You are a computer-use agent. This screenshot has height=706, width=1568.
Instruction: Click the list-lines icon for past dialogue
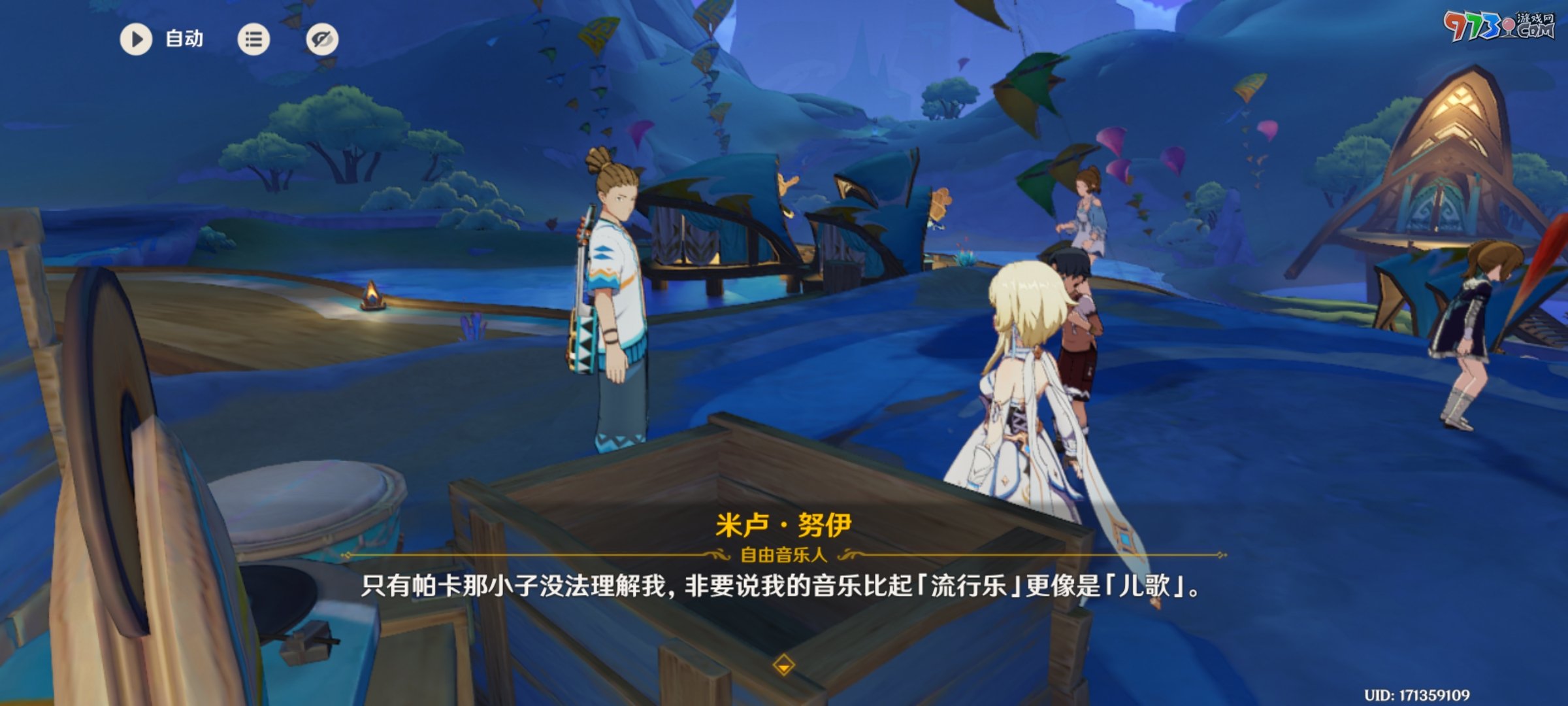click(x=254, y=40)
